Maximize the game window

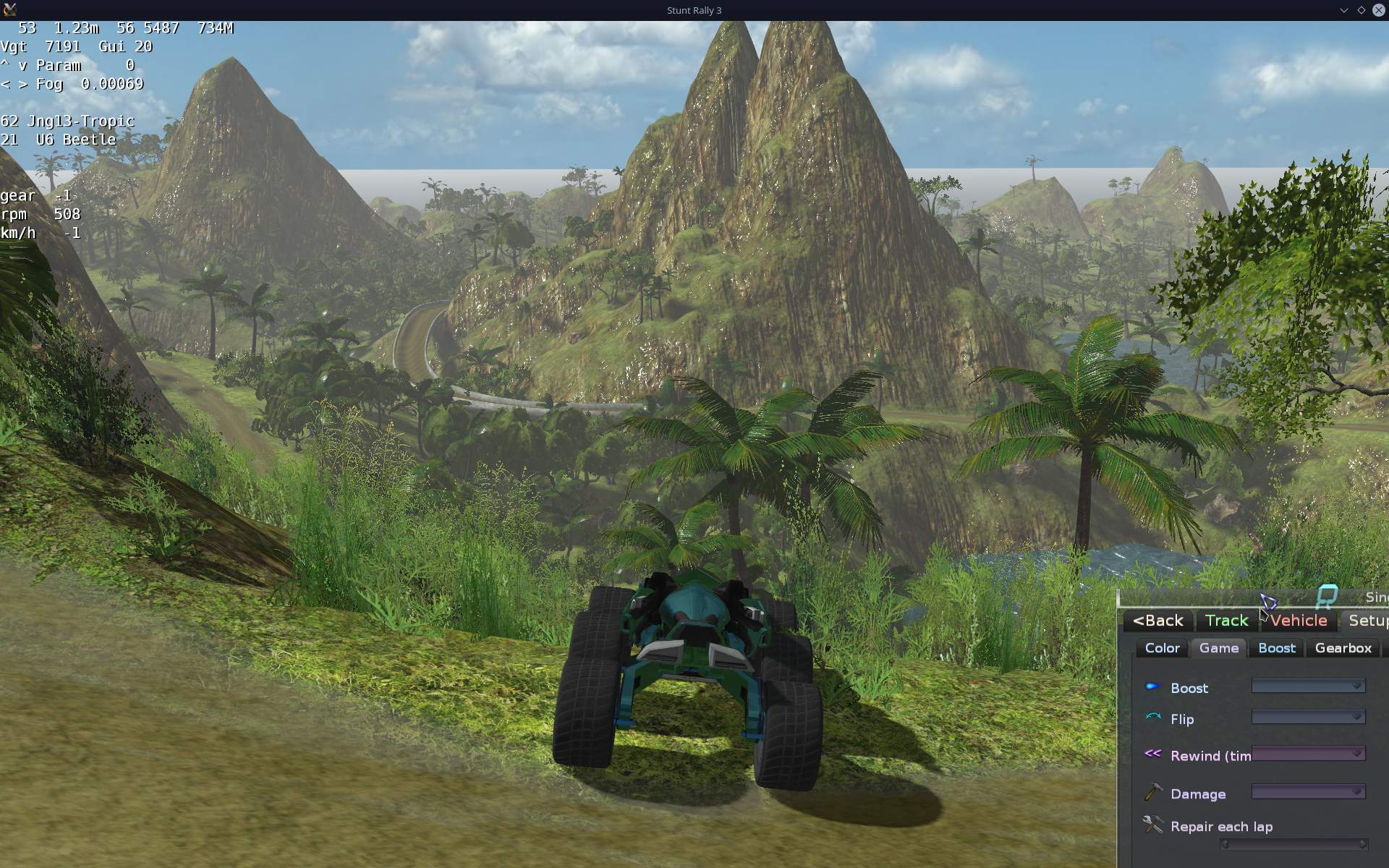pos(1361,10)
